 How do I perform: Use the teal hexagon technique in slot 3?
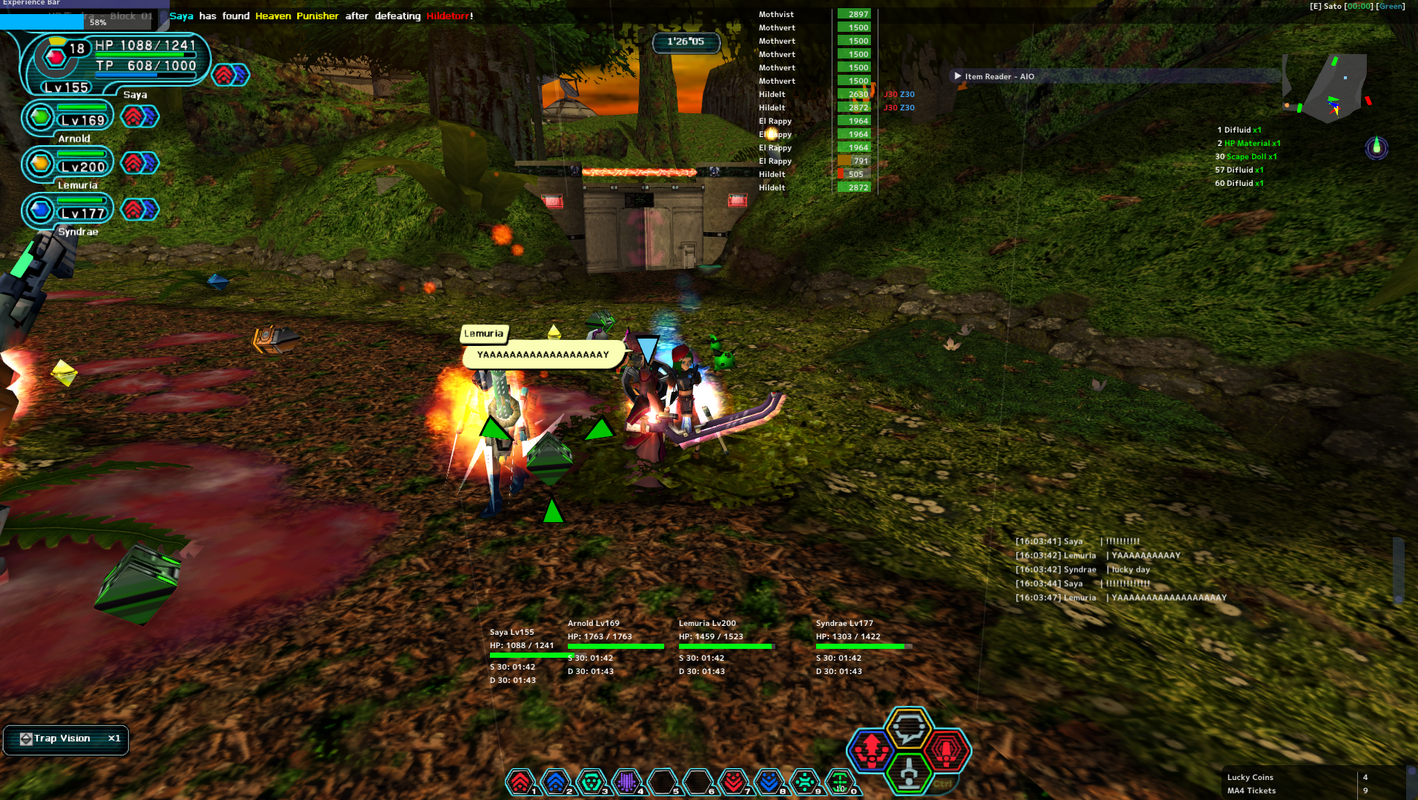point(591,781)
